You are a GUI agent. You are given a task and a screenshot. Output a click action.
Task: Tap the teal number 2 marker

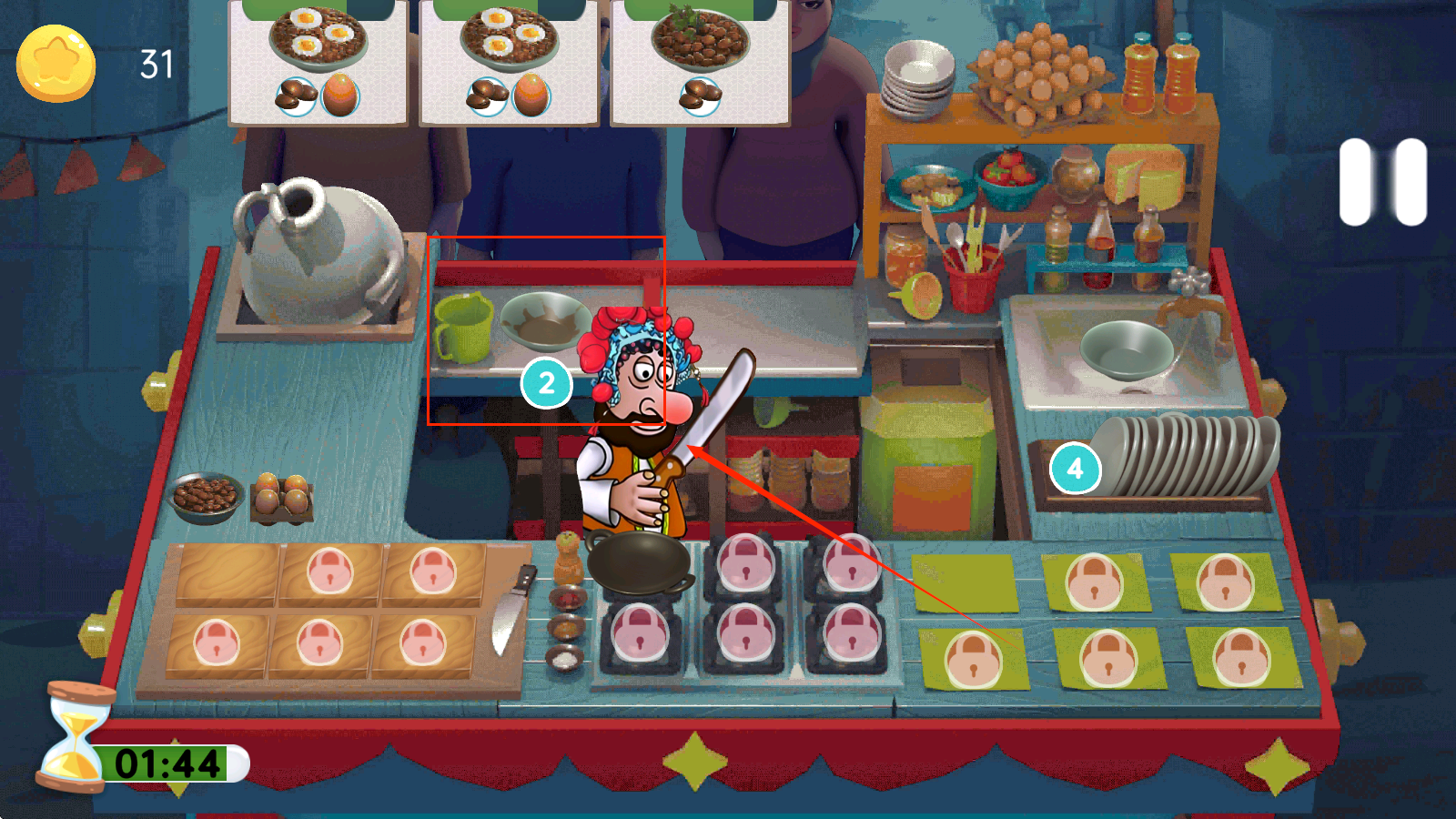coord(546,383)
